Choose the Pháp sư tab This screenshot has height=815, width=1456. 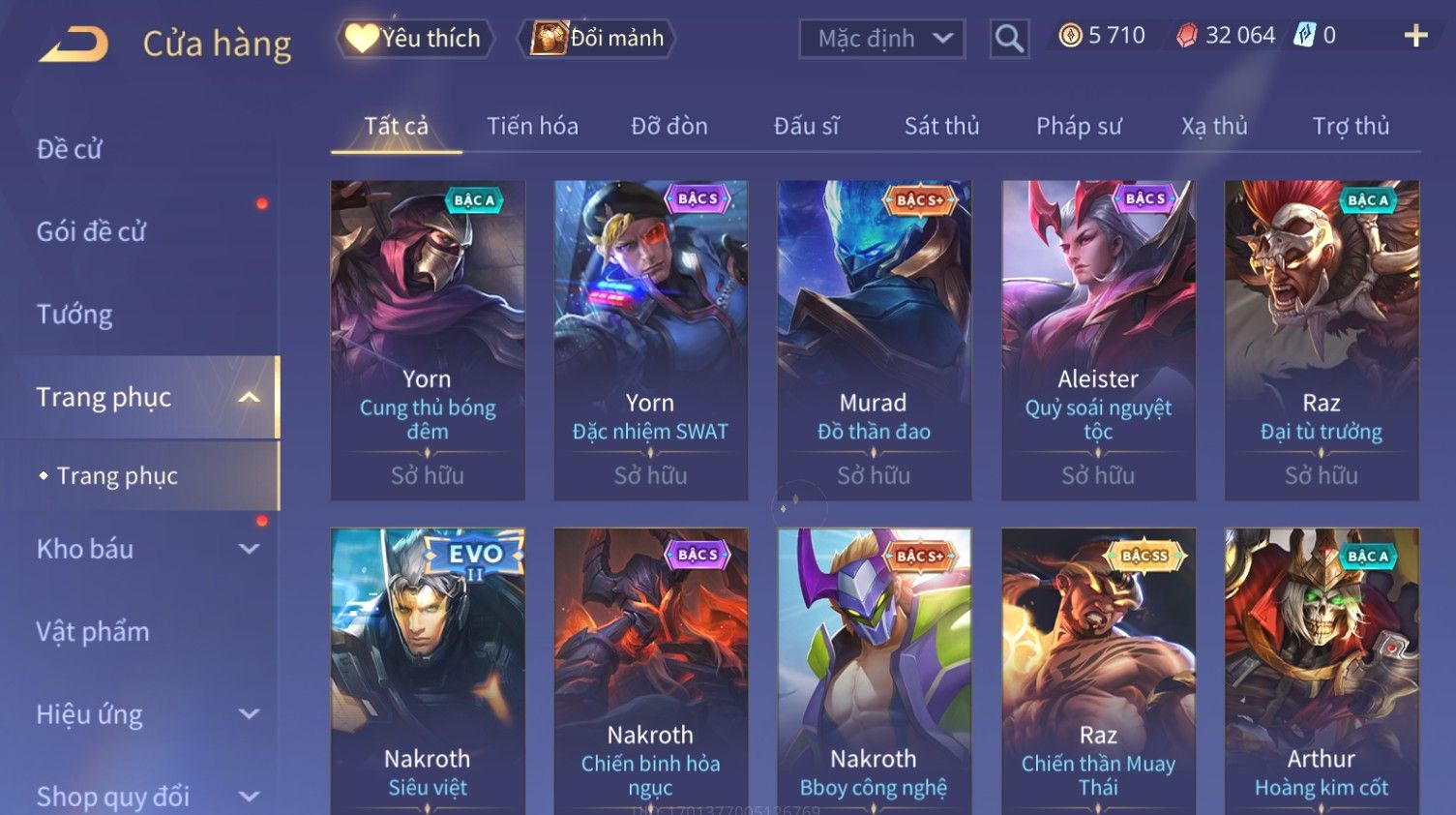point(1079,126)
